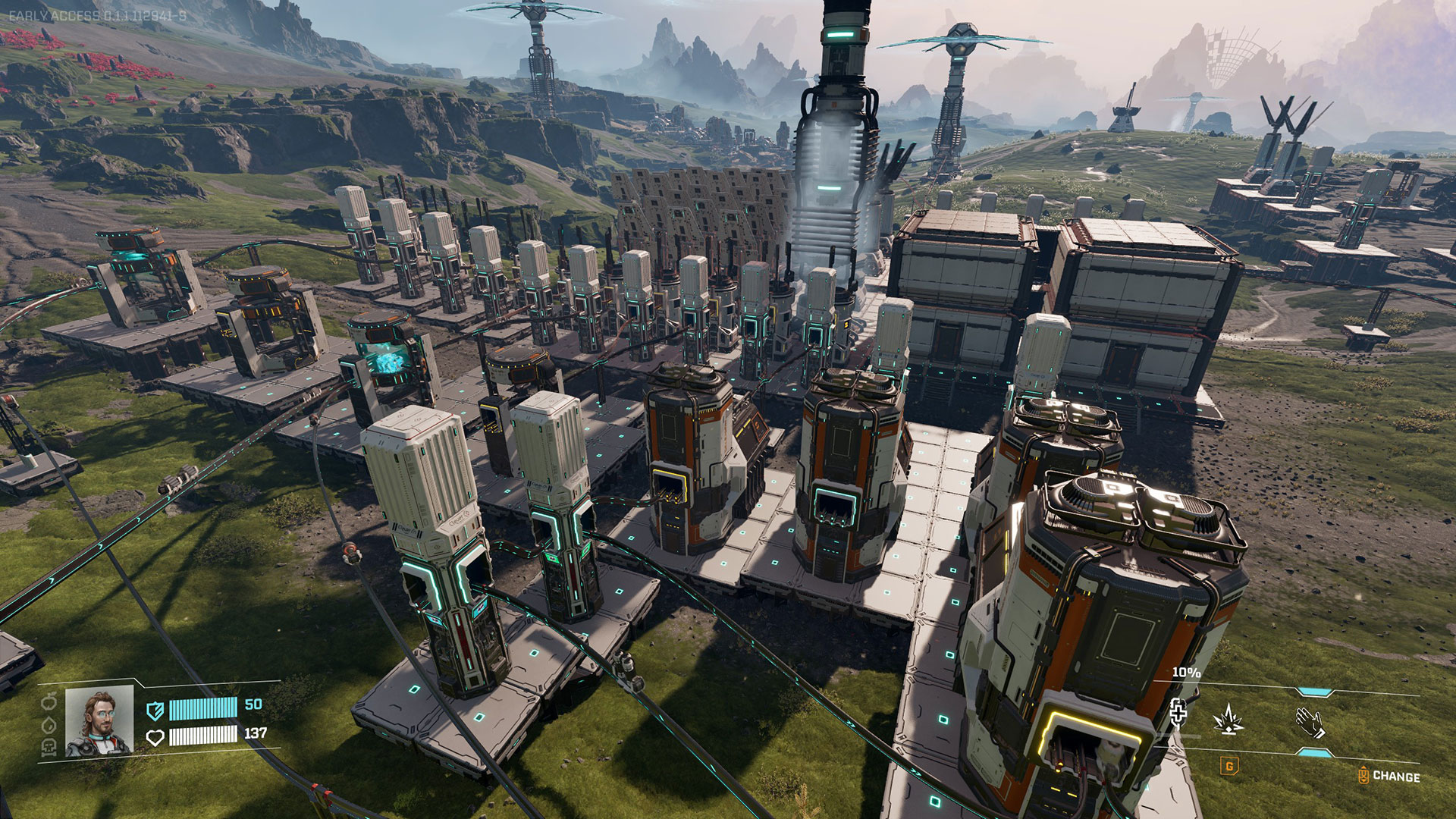Select the skull and bone status icon
Viewport: 1456px width, 819px height.
click(49, 747)
